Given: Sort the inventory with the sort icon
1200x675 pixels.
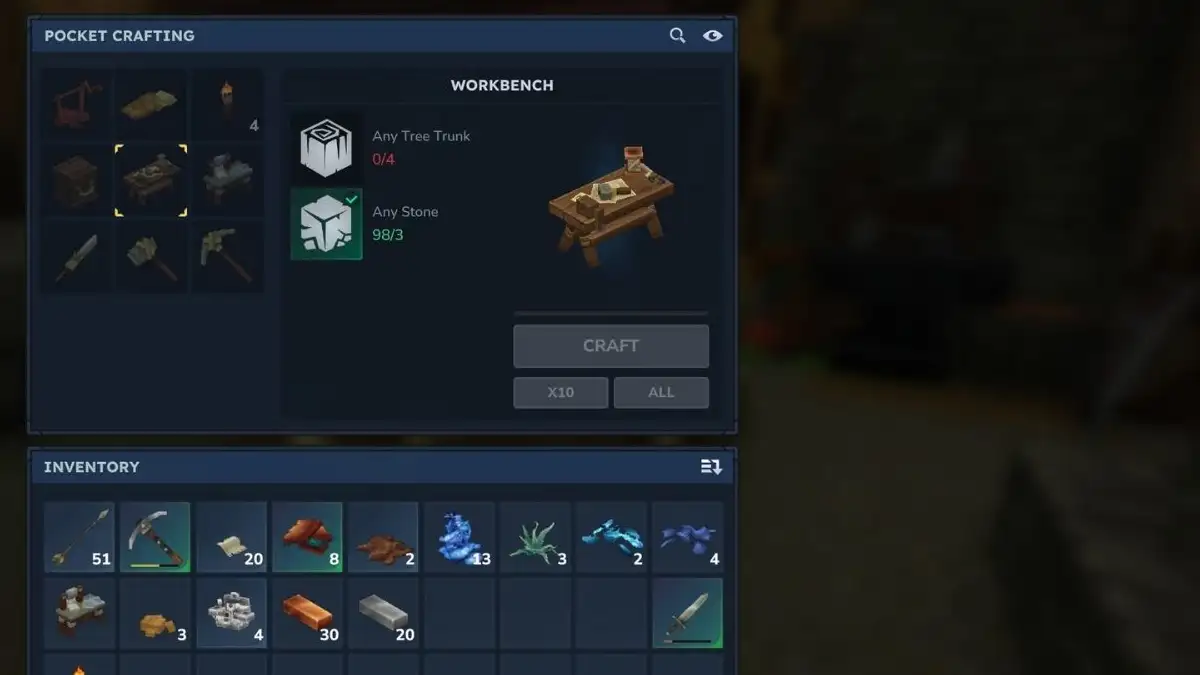Looking at the screenshot, I should (x=711, y=467).
